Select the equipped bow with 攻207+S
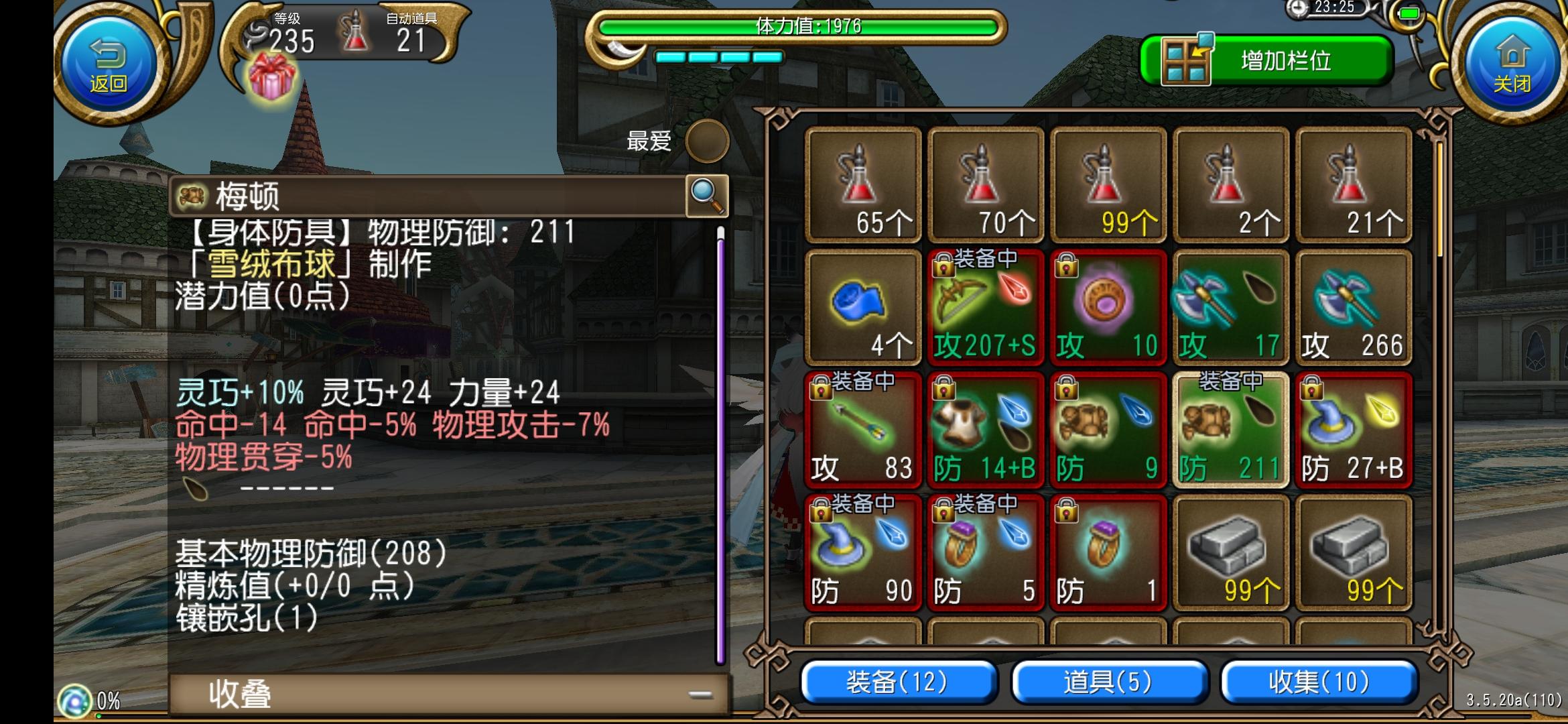The height and width of the screenshot is (724, 1568). click(x=985, y=308)
